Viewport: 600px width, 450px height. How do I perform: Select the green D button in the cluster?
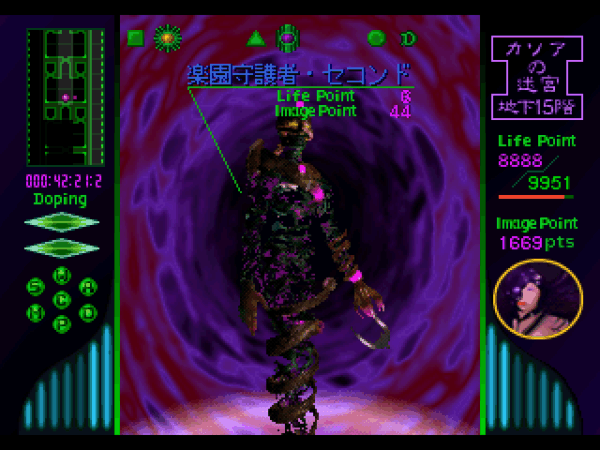[x=88, y=311]
